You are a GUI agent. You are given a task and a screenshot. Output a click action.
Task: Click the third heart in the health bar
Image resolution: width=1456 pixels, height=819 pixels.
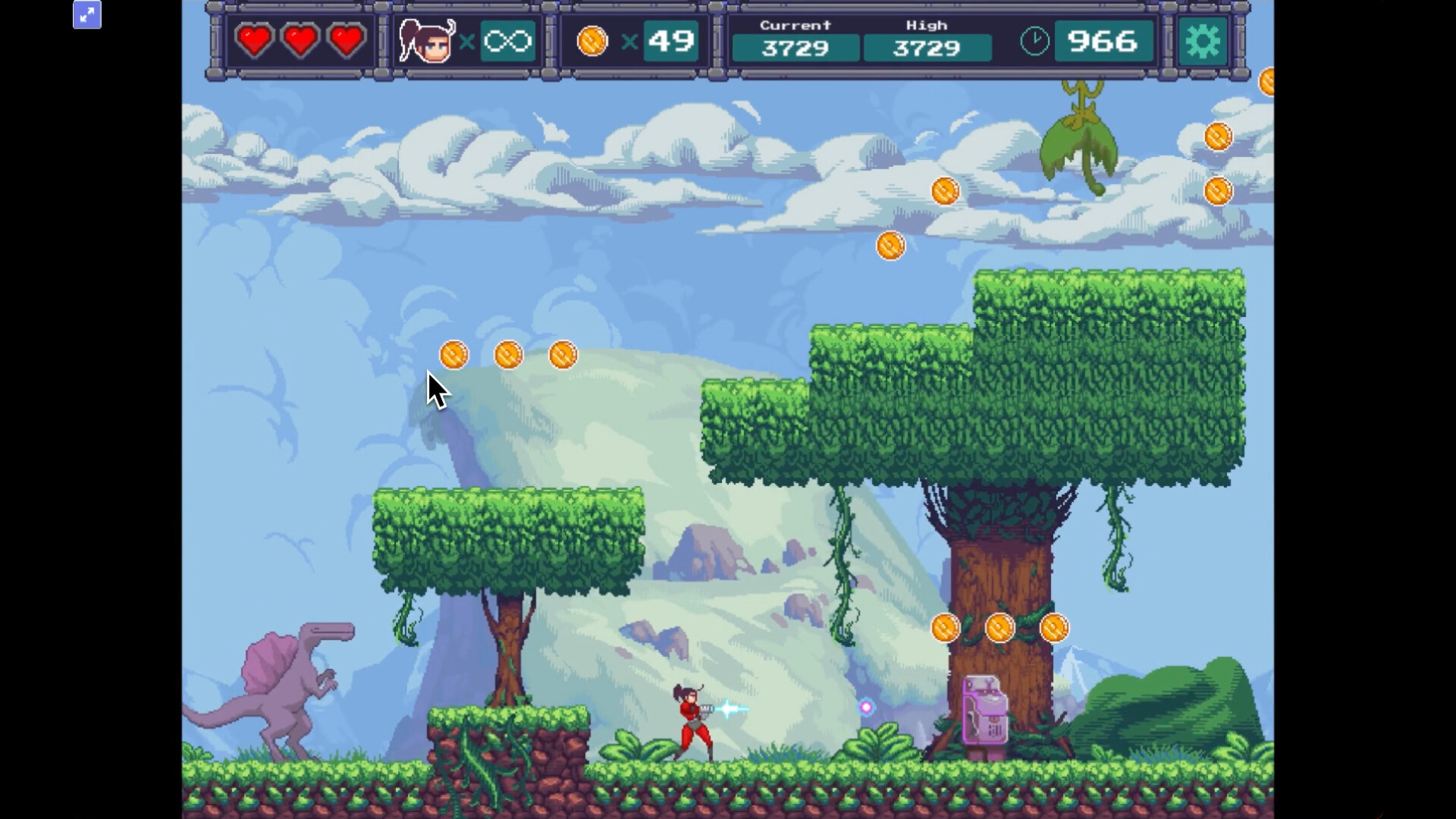click(345, 42)
